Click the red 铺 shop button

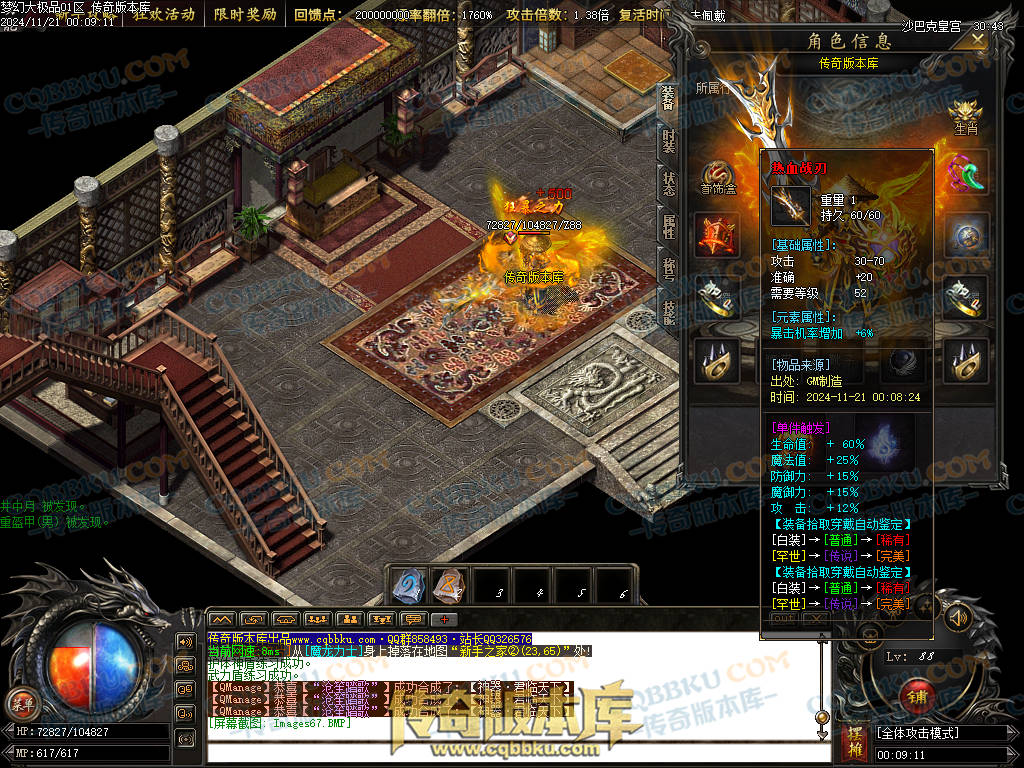click(917, 694)
